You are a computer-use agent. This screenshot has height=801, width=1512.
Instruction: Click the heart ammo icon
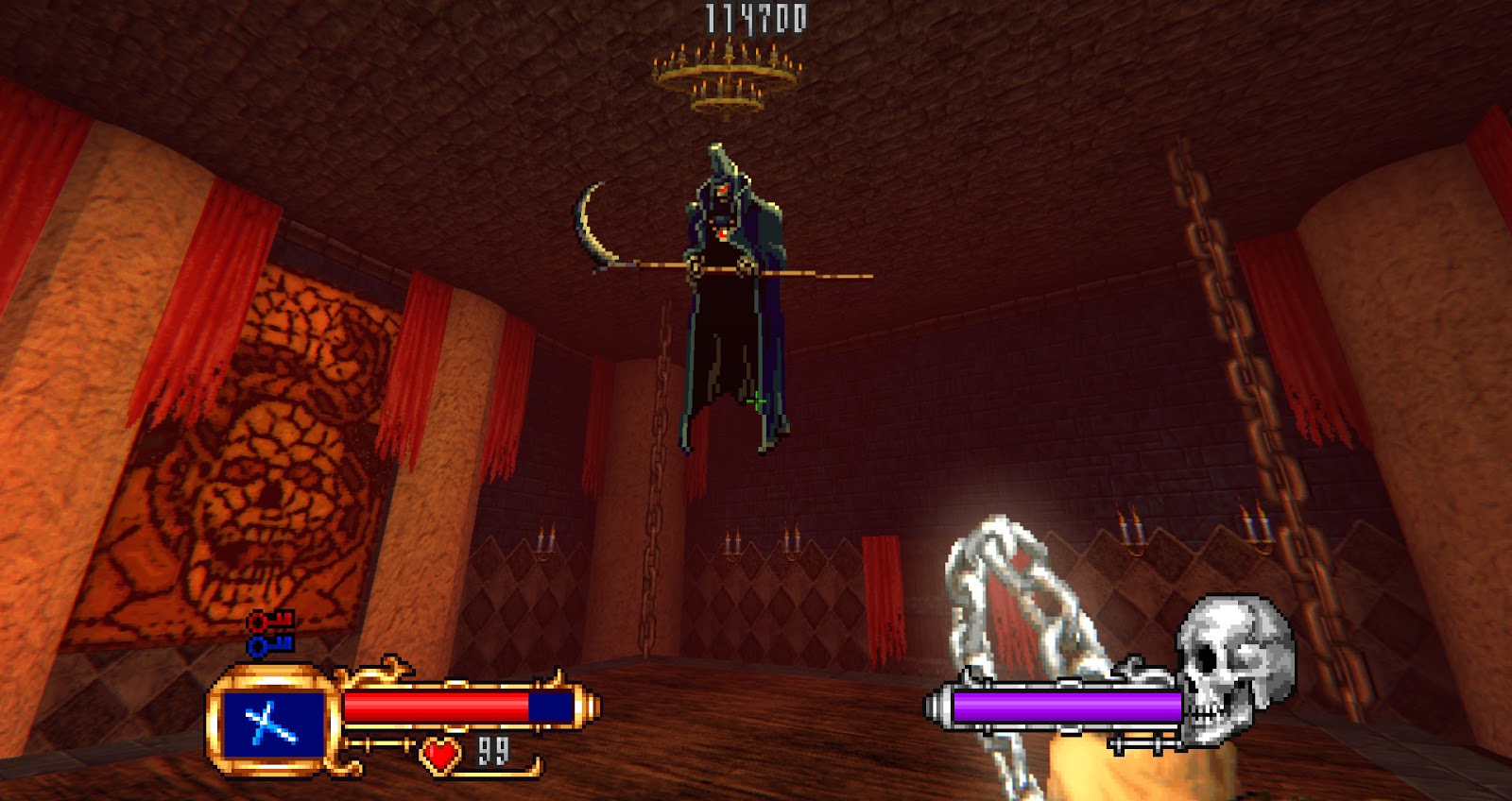[437, 754]
